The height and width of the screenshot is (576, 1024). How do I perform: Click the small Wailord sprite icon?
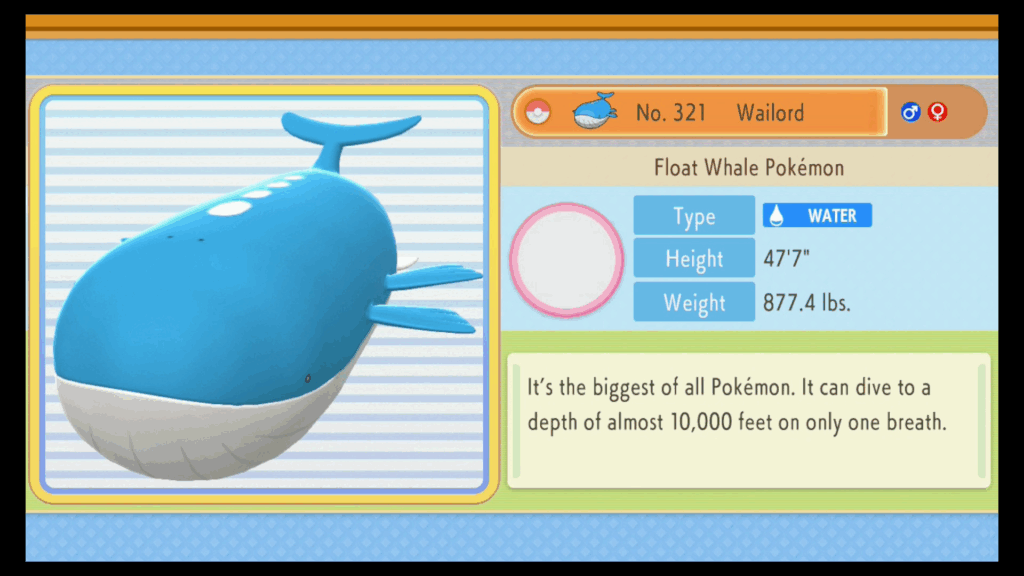595,111
